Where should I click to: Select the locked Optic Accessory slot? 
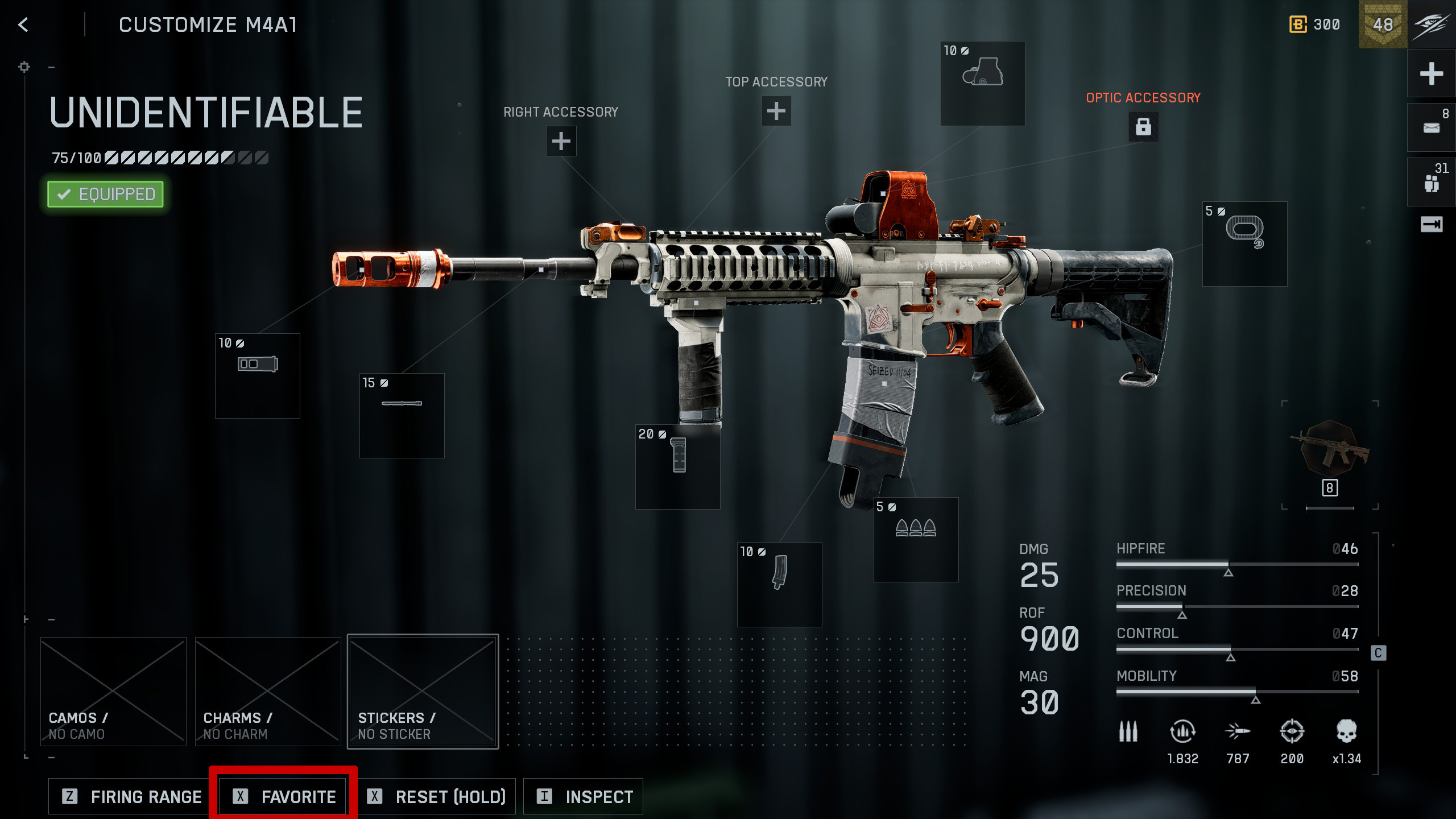pyautogui.click(x=1143, y=126)
